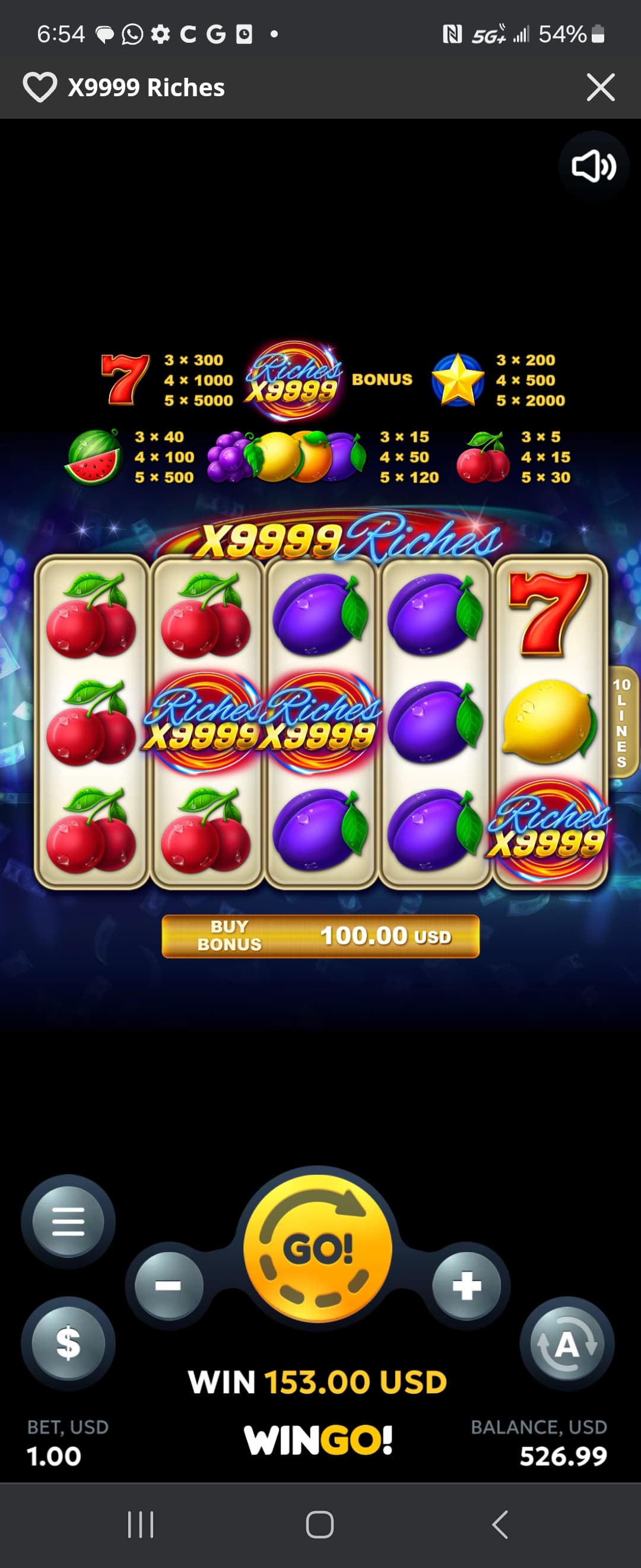The height and width of the screenshot is (1568, 641).
Task: Tap the 10 LINES side tab
Action: click(622, 722)
